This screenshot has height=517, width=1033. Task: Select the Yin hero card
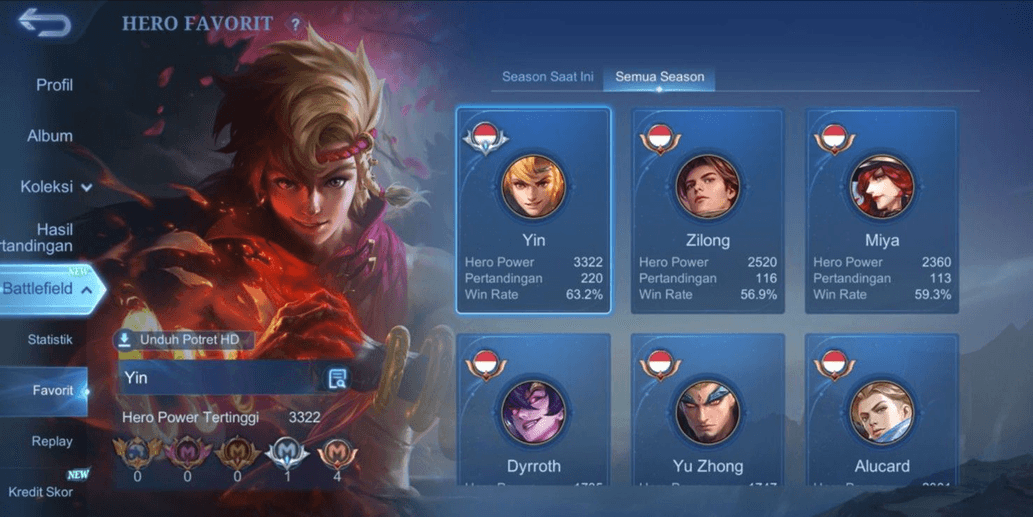click(534, 210)
